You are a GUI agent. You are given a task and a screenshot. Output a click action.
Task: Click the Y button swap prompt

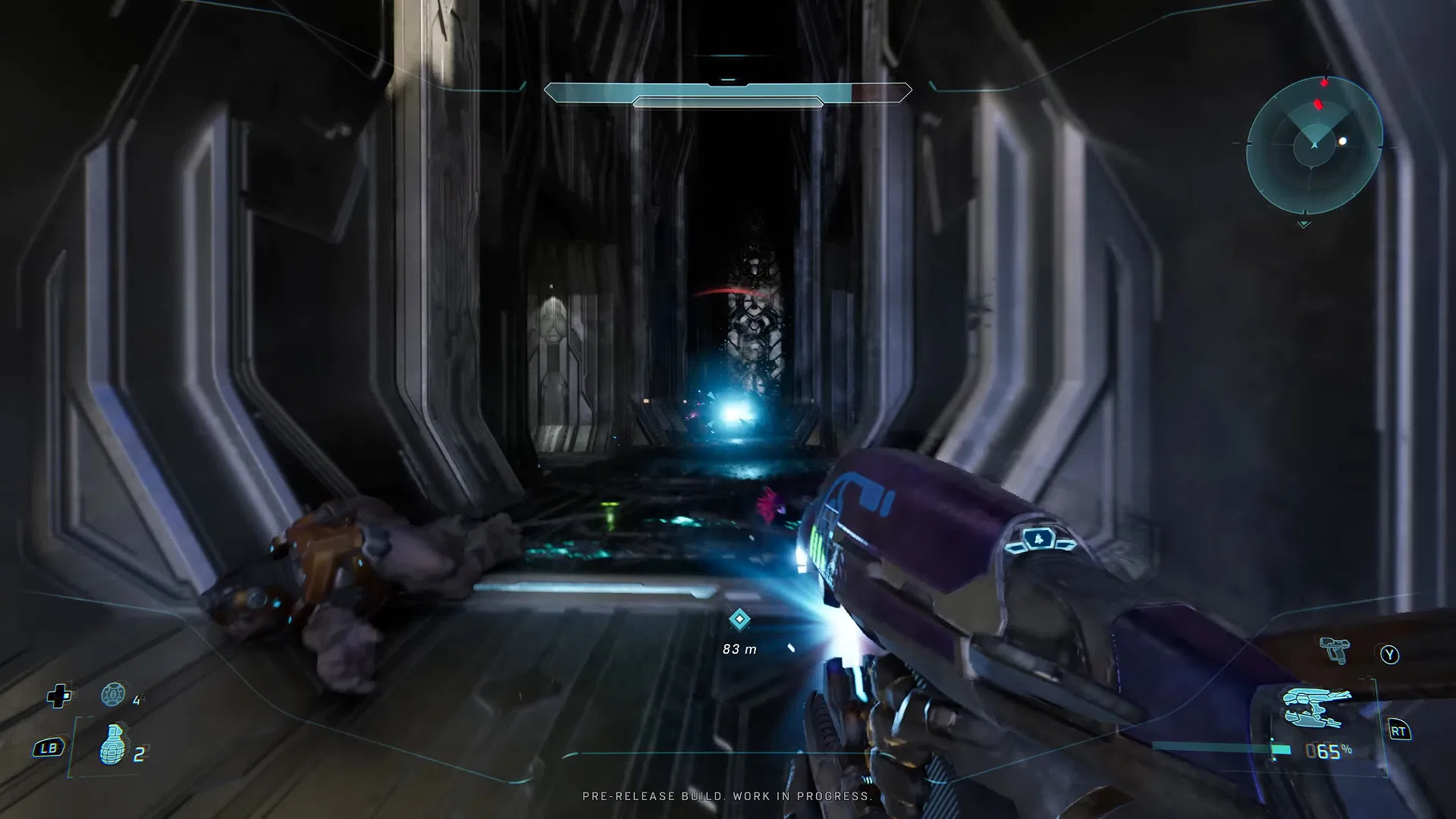[x=1390, y=654]
